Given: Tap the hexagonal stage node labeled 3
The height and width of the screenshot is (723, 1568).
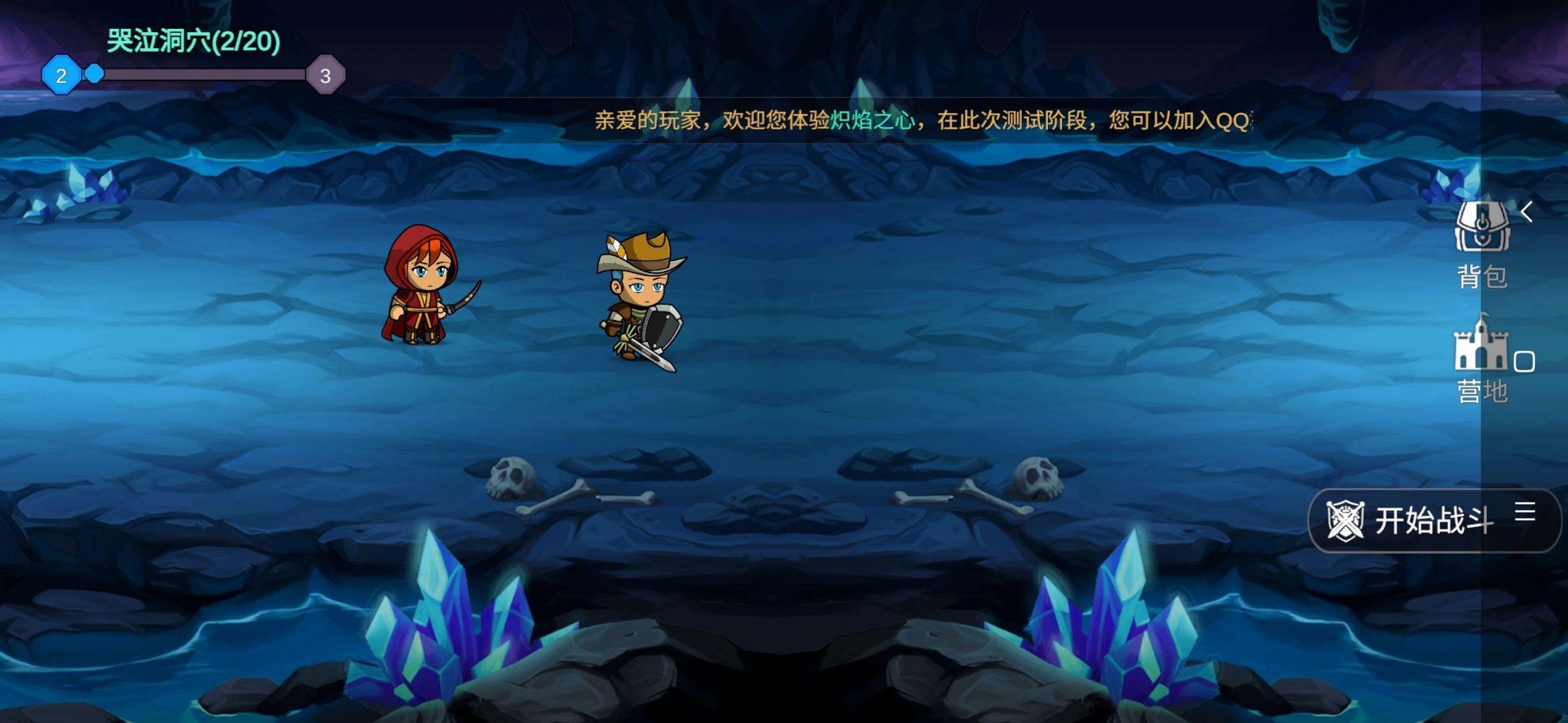Looking at the screenshot, I should (x=326, y=76).
